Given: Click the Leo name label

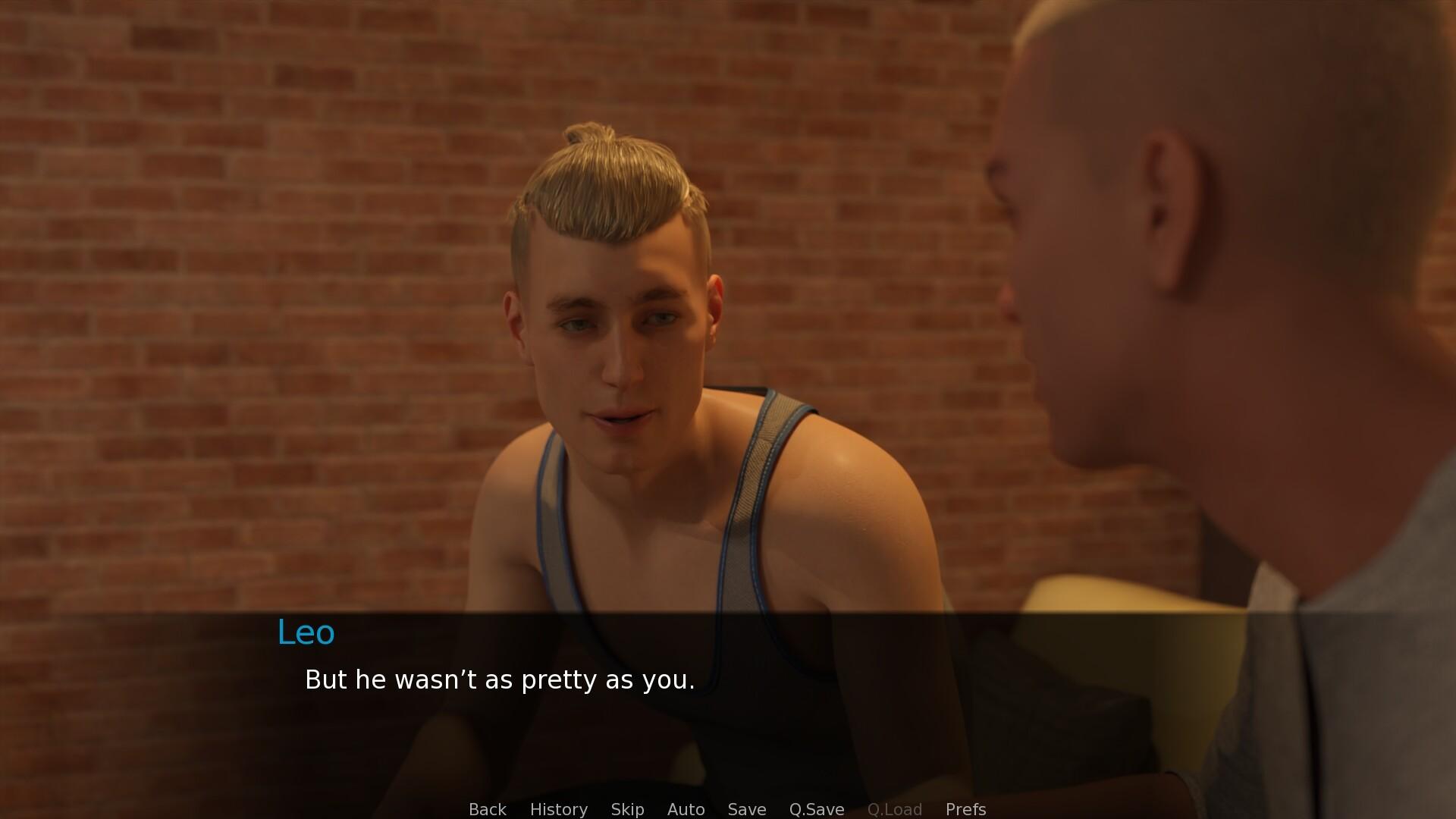Looking at the screenshot, I should (306, 632).
